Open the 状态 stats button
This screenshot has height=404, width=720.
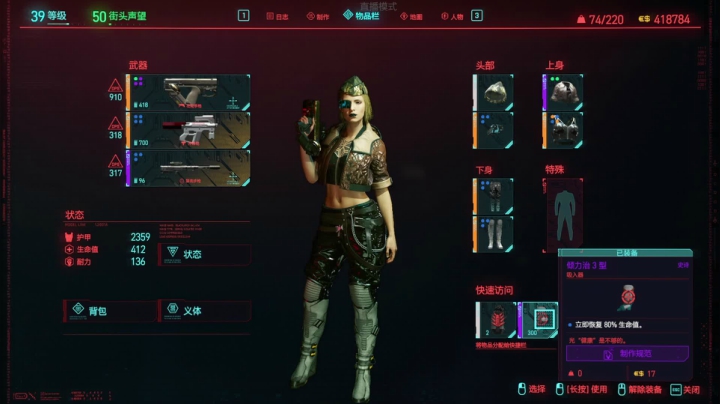click(204, 254)
